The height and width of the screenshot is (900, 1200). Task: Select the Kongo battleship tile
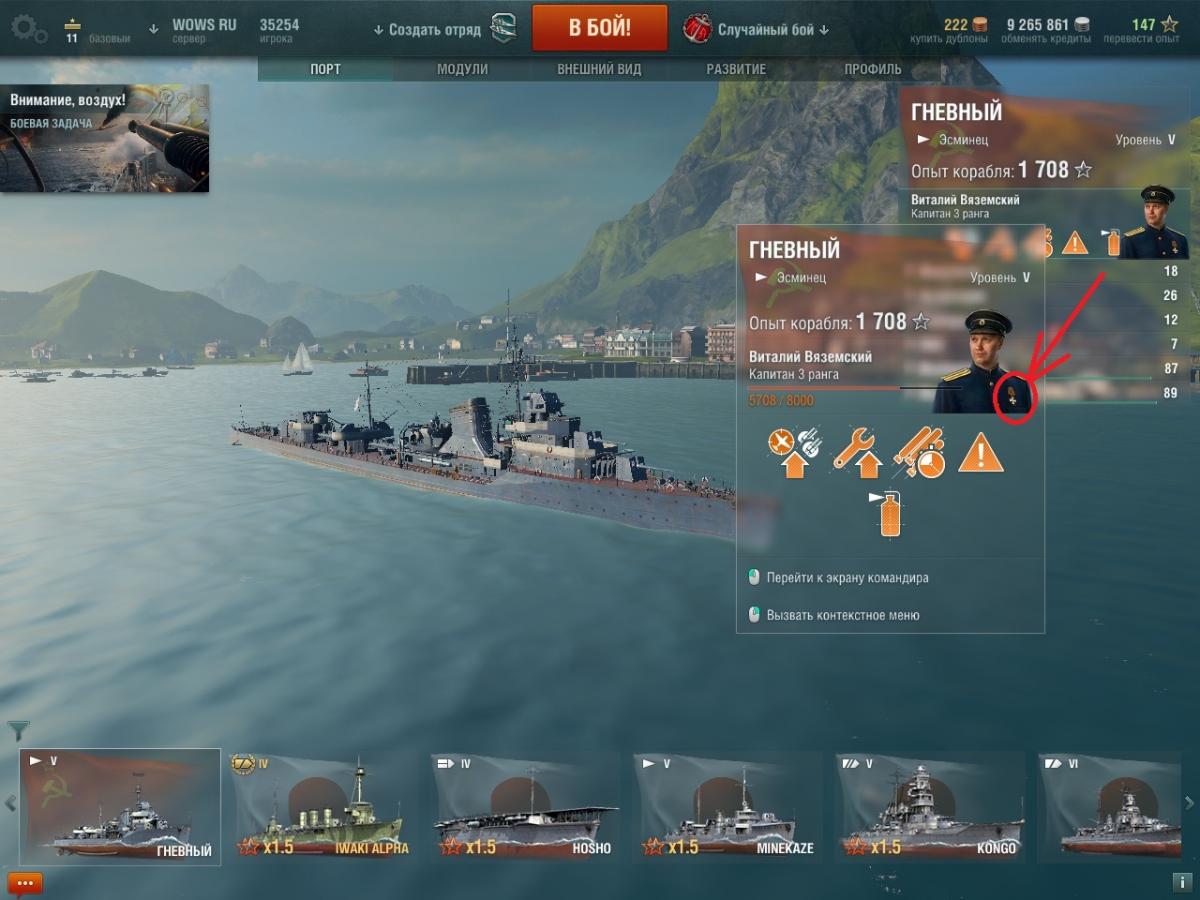coord(930,806)
